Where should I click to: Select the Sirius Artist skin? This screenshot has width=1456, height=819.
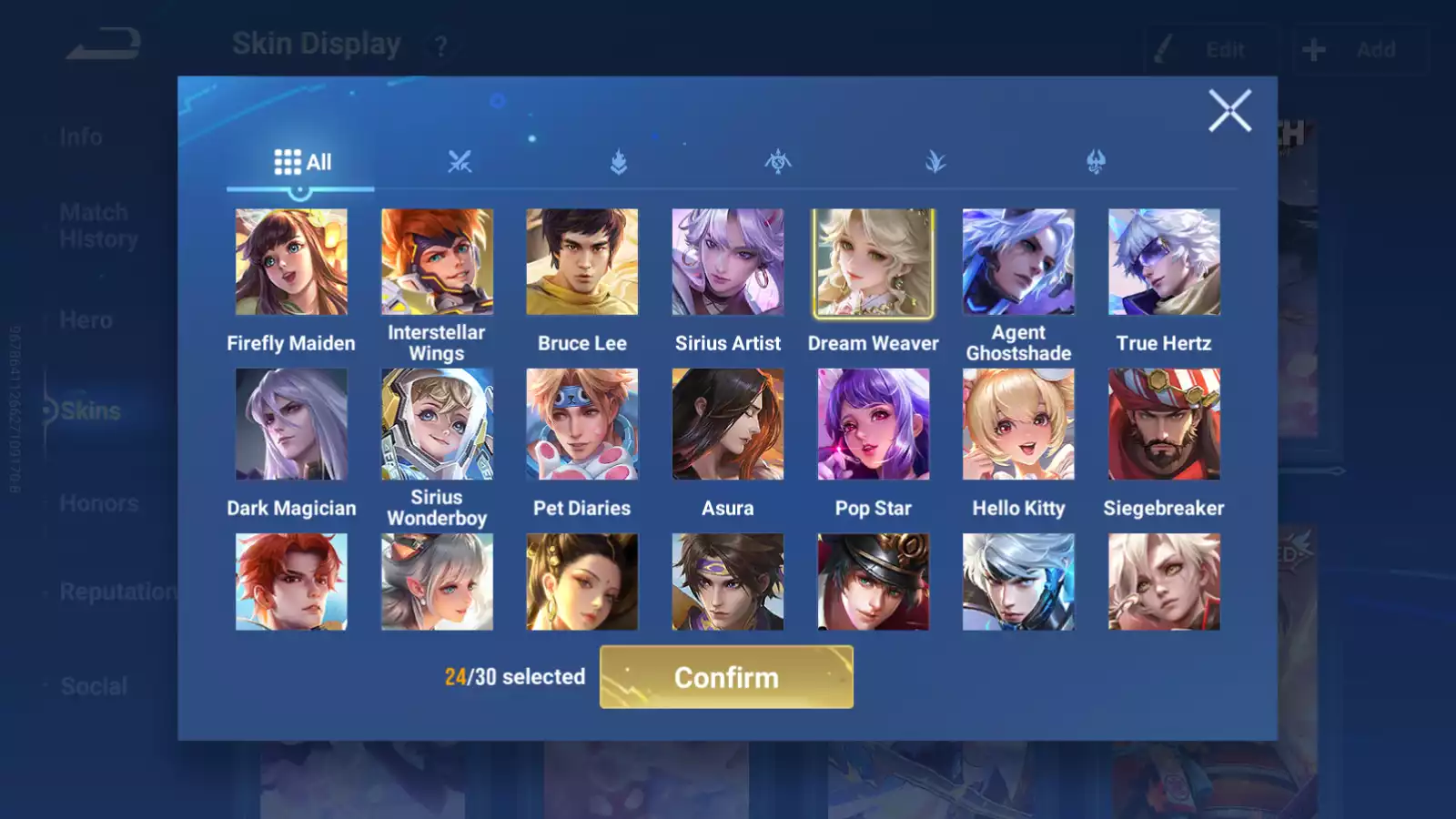[x=728, y=262]
